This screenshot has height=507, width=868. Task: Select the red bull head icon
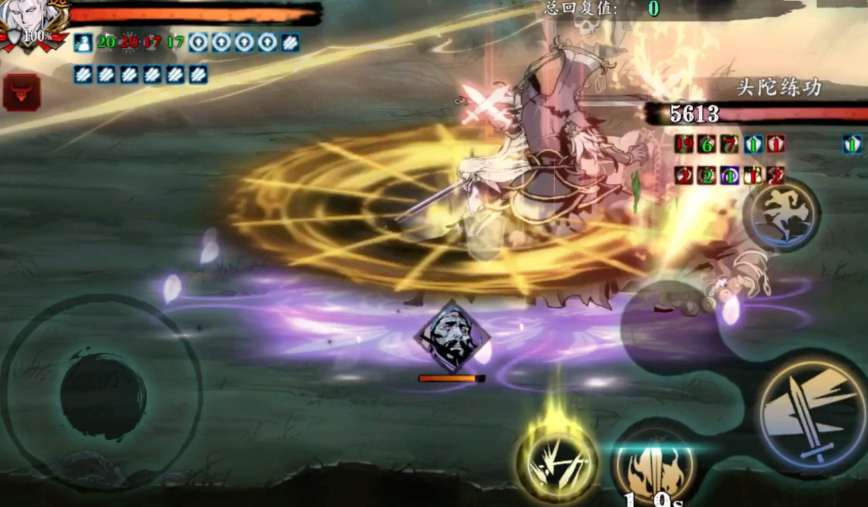coord(21,91)
